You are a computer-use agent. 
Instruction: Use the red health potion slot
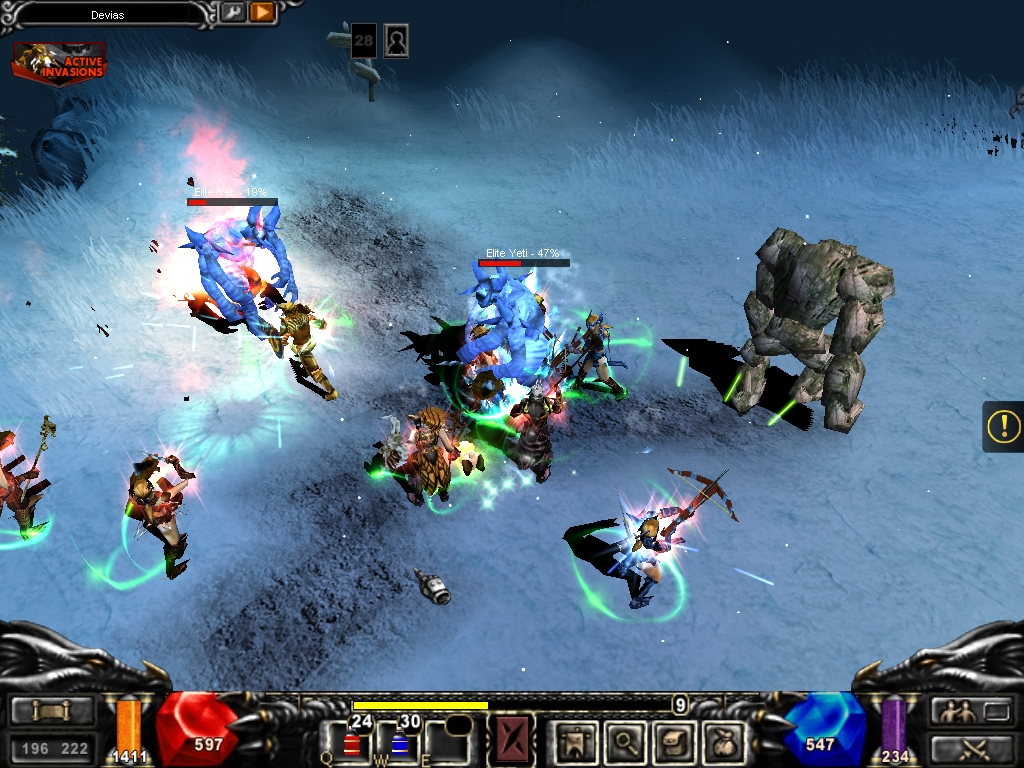coord(350,741)
